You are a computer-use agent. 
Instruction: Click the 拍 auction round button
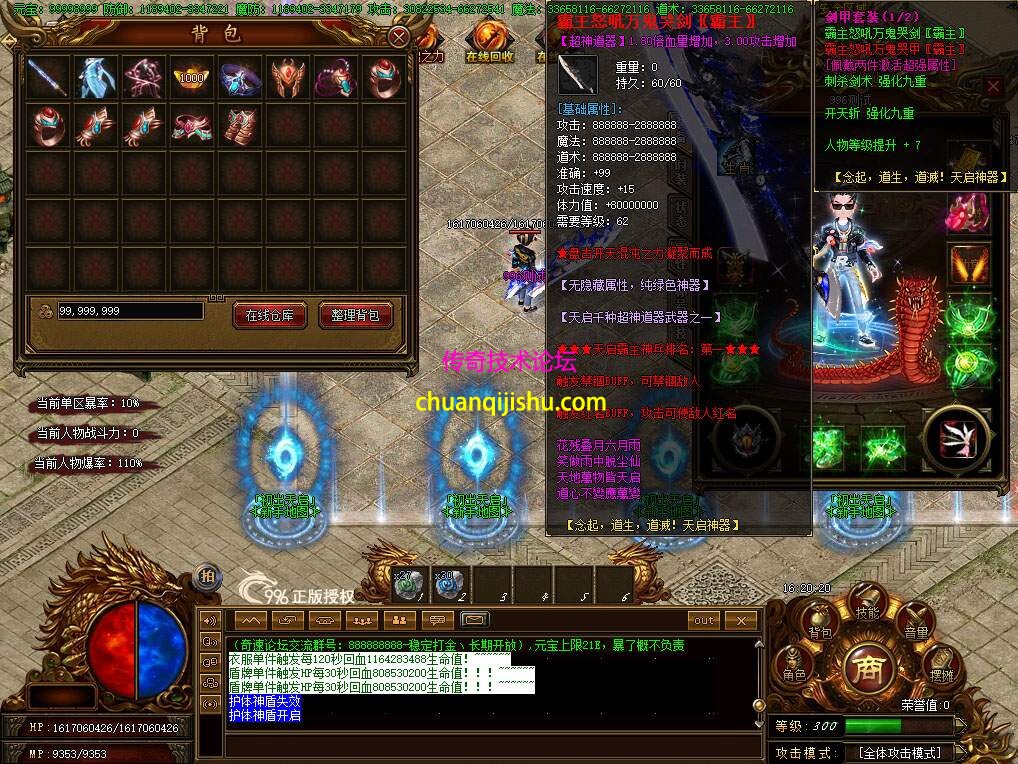pos(207,576)
